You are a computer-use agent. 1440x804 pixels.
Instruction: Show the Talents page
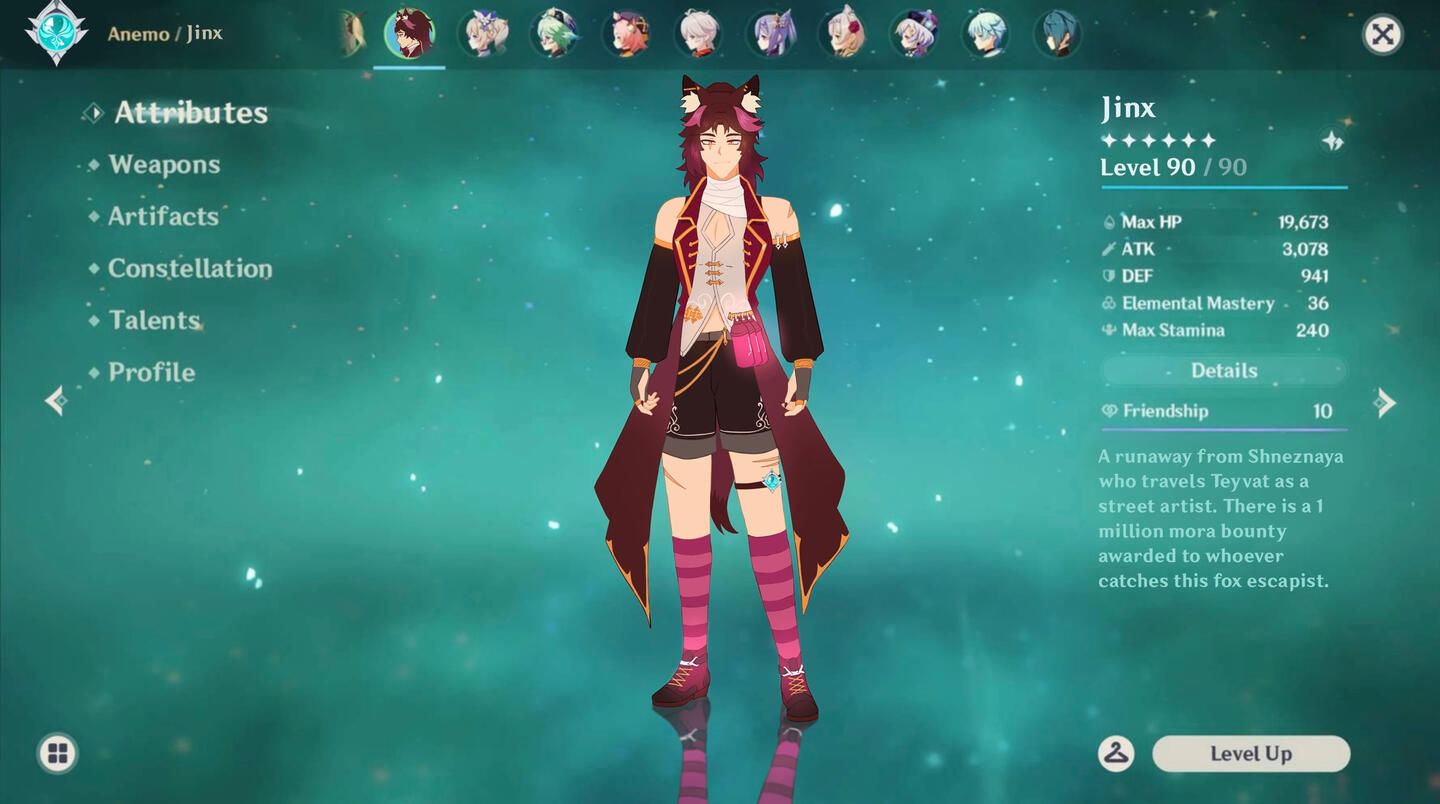tap(154, 321)
